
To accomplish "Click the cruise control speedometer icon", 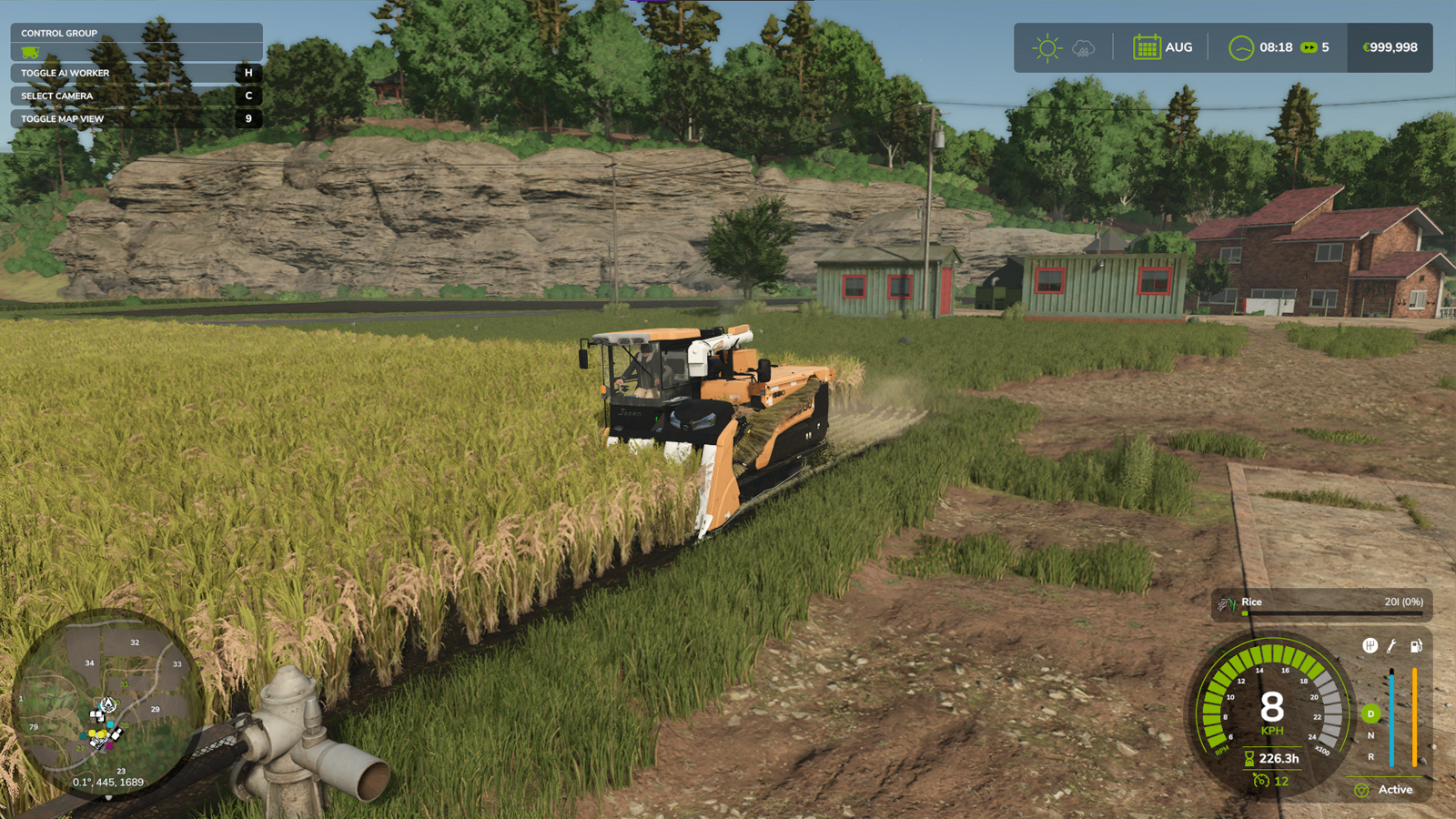I will click(1261, 780).
